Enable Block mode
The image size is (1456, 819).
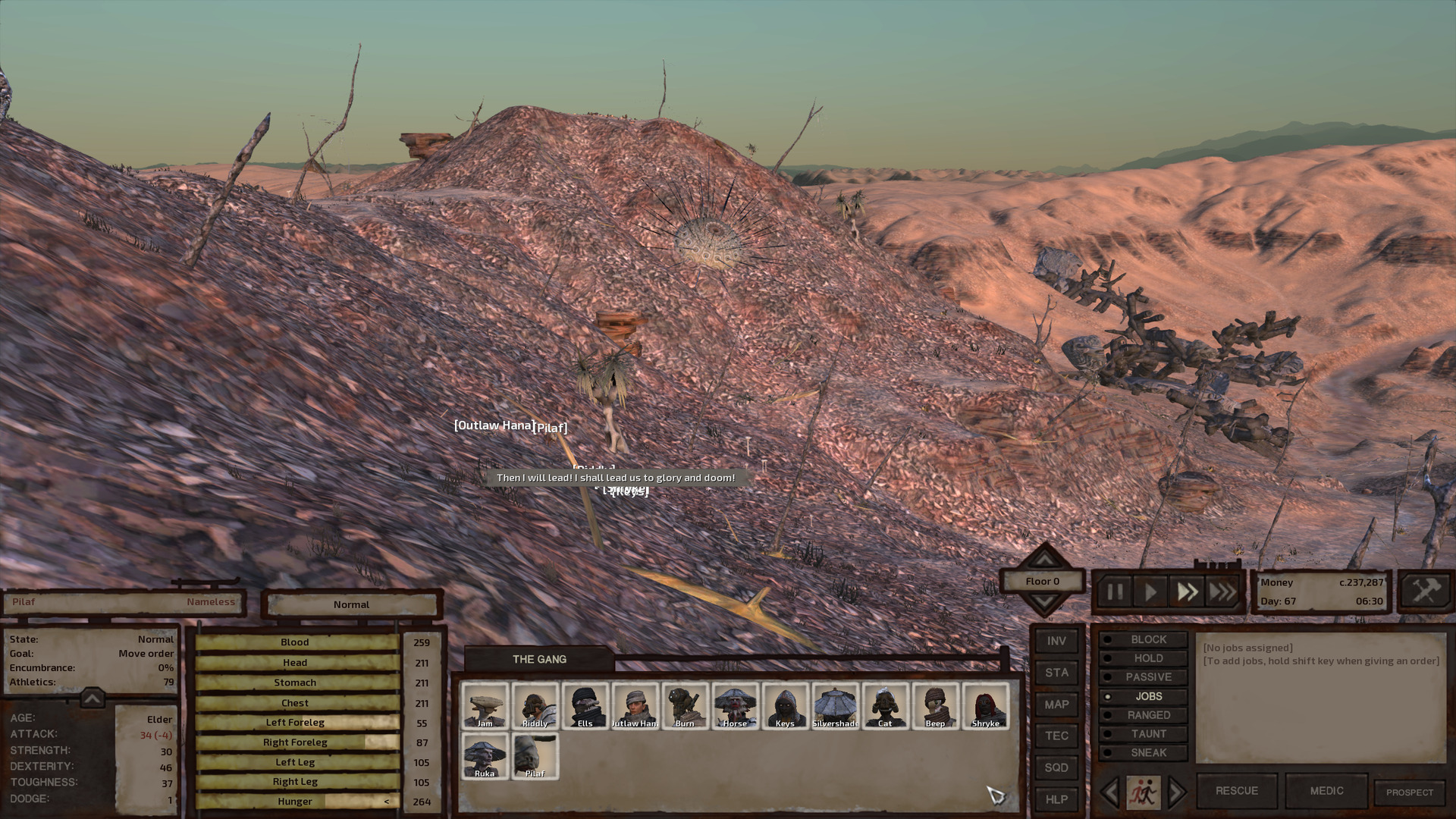coord(1147,639)
